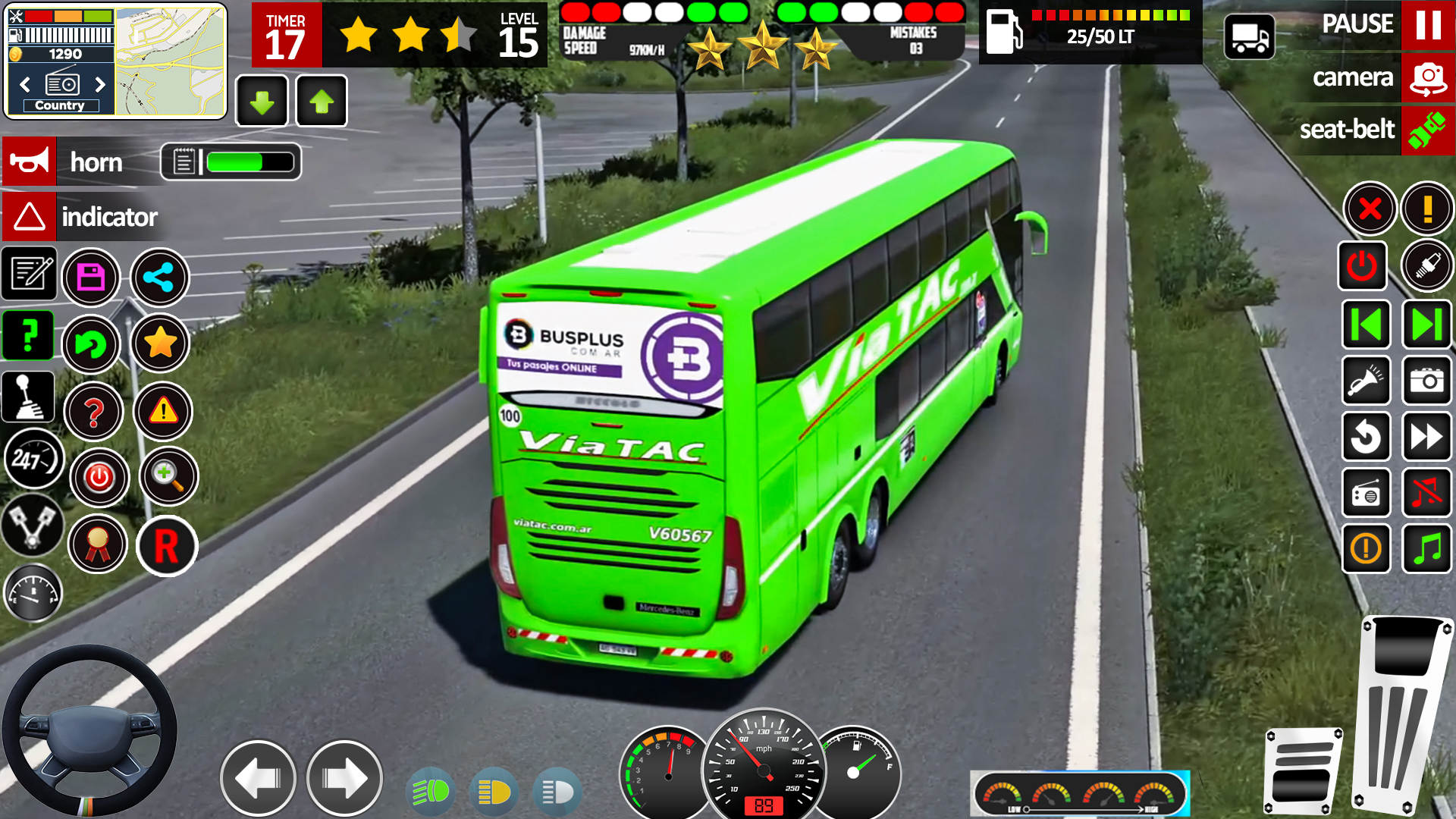
Task: Open the minimap
Action: point(170,61)
